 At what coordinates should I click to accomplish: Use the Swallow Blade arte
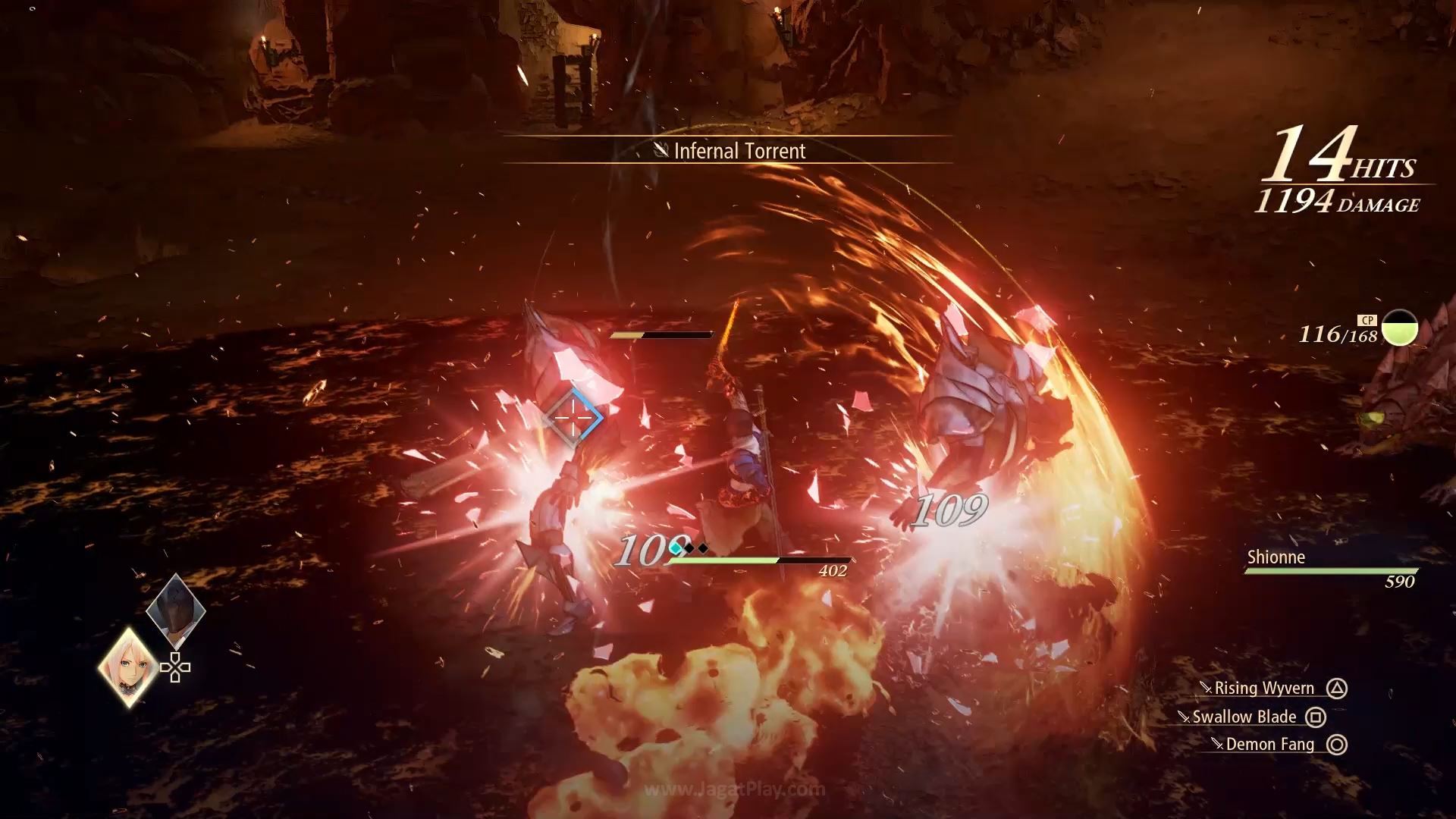point(1244,717)
